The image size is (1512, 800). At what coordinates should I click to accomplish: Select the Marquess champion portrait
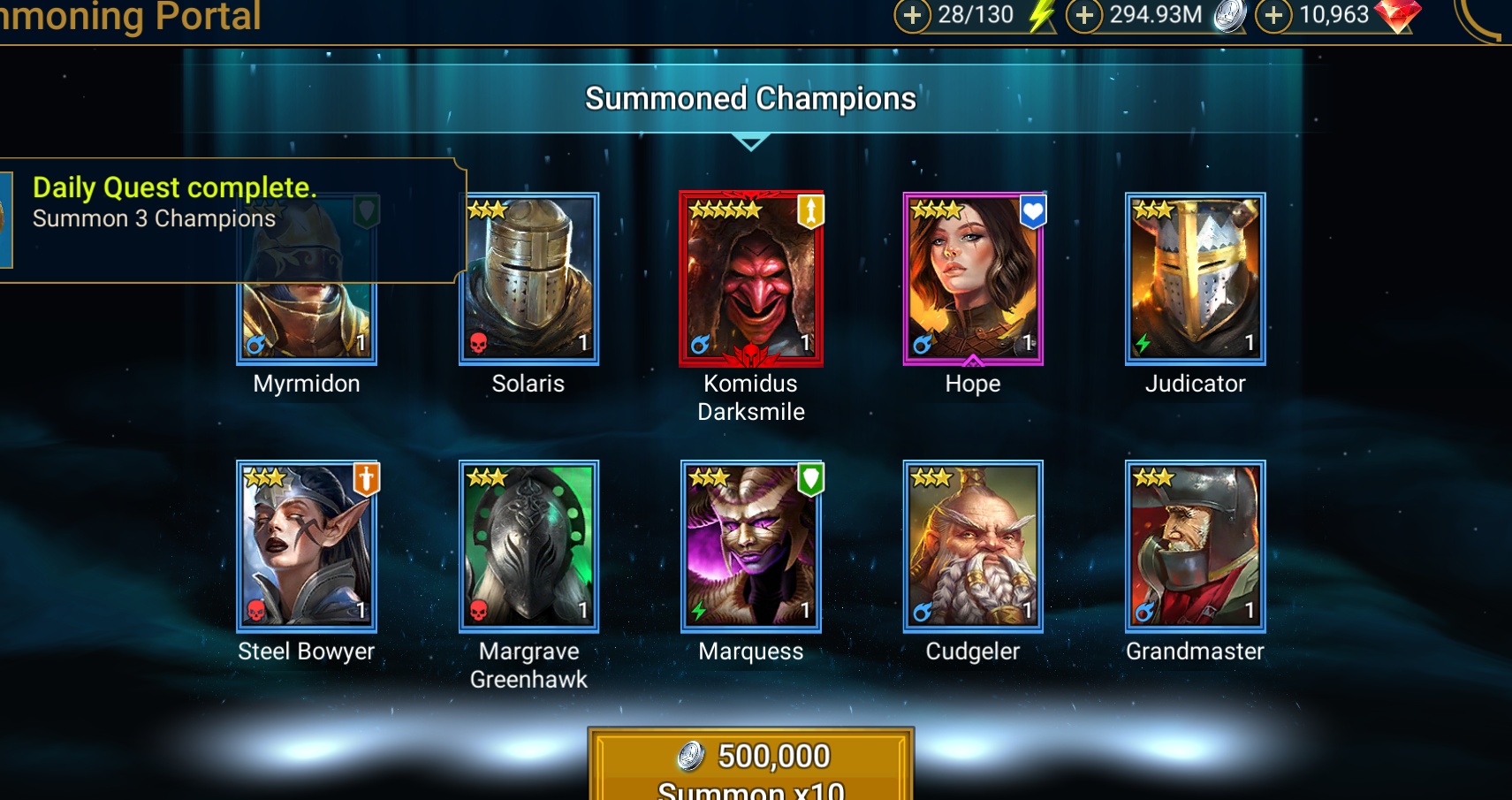[x=751, y=546]
